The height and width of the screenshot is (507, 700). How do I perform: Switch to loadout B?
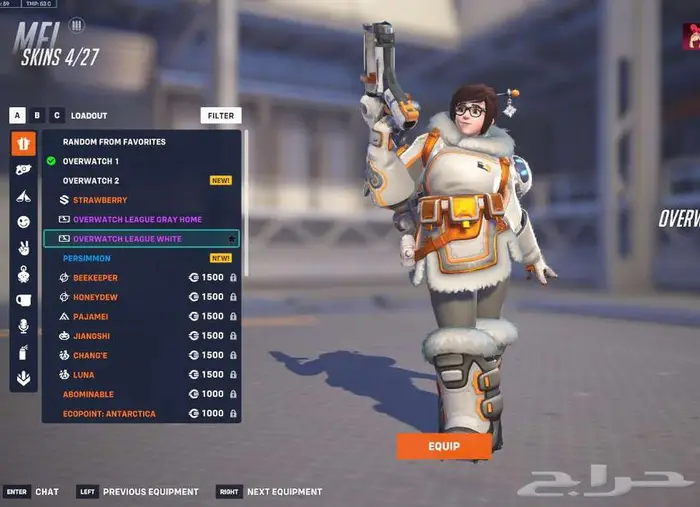[x=37, y=116]
